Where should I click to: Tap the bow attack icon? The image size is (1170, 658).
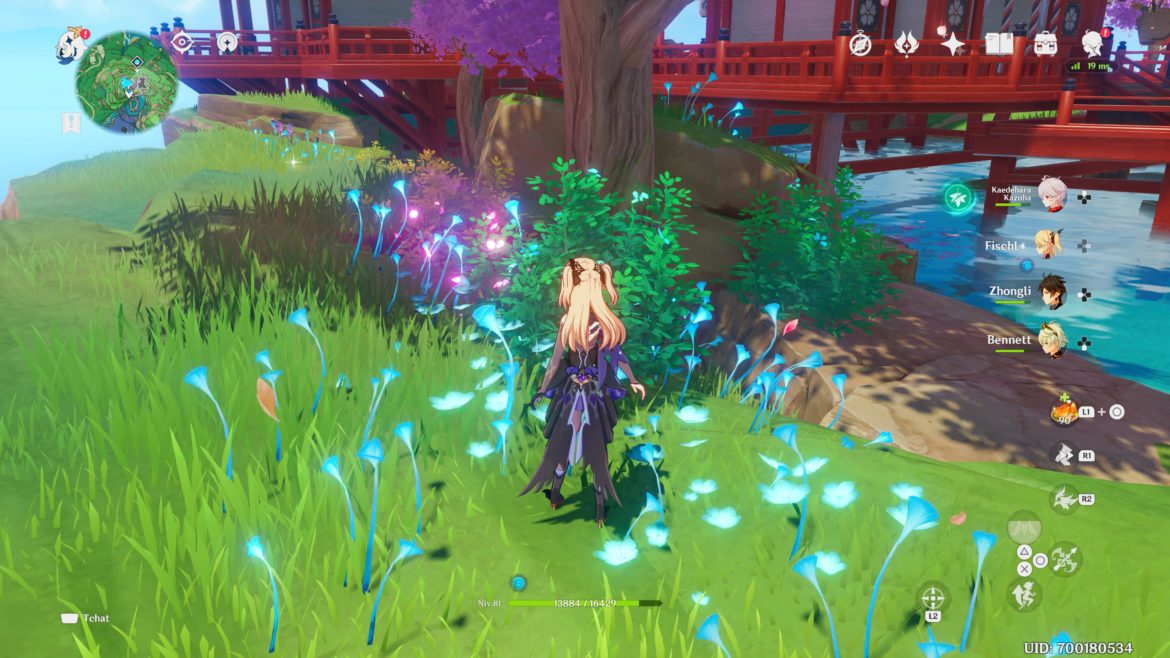point(1063,558)
